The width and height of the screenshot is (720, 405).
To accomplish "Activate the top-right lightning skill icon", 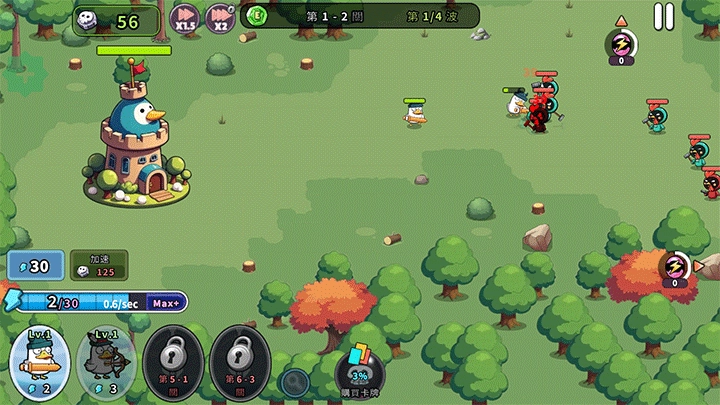I will tap(621, 45).
